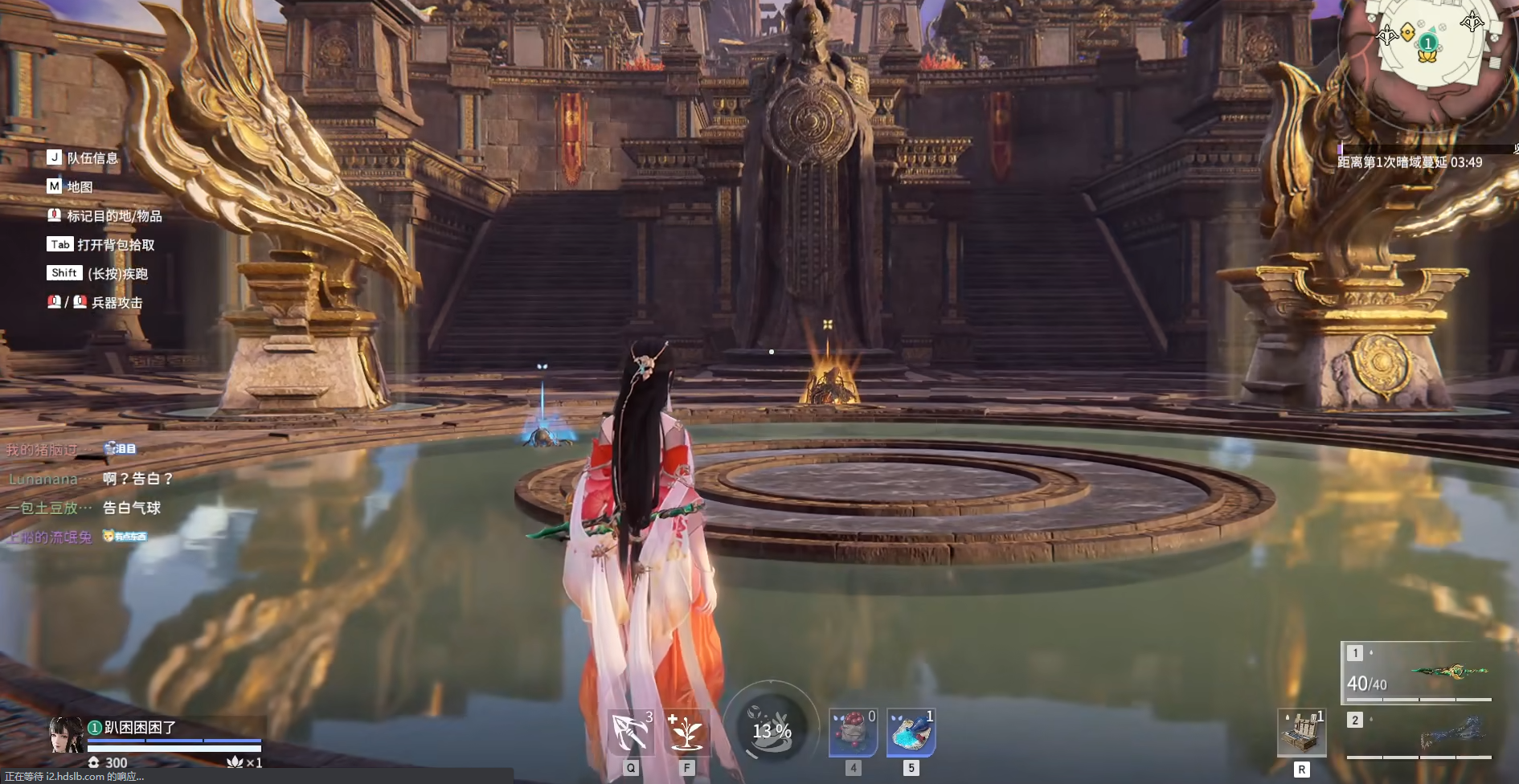The image size is (1519, 784).
Task: Use the healing plant skill icon
Action: point(687,732)
